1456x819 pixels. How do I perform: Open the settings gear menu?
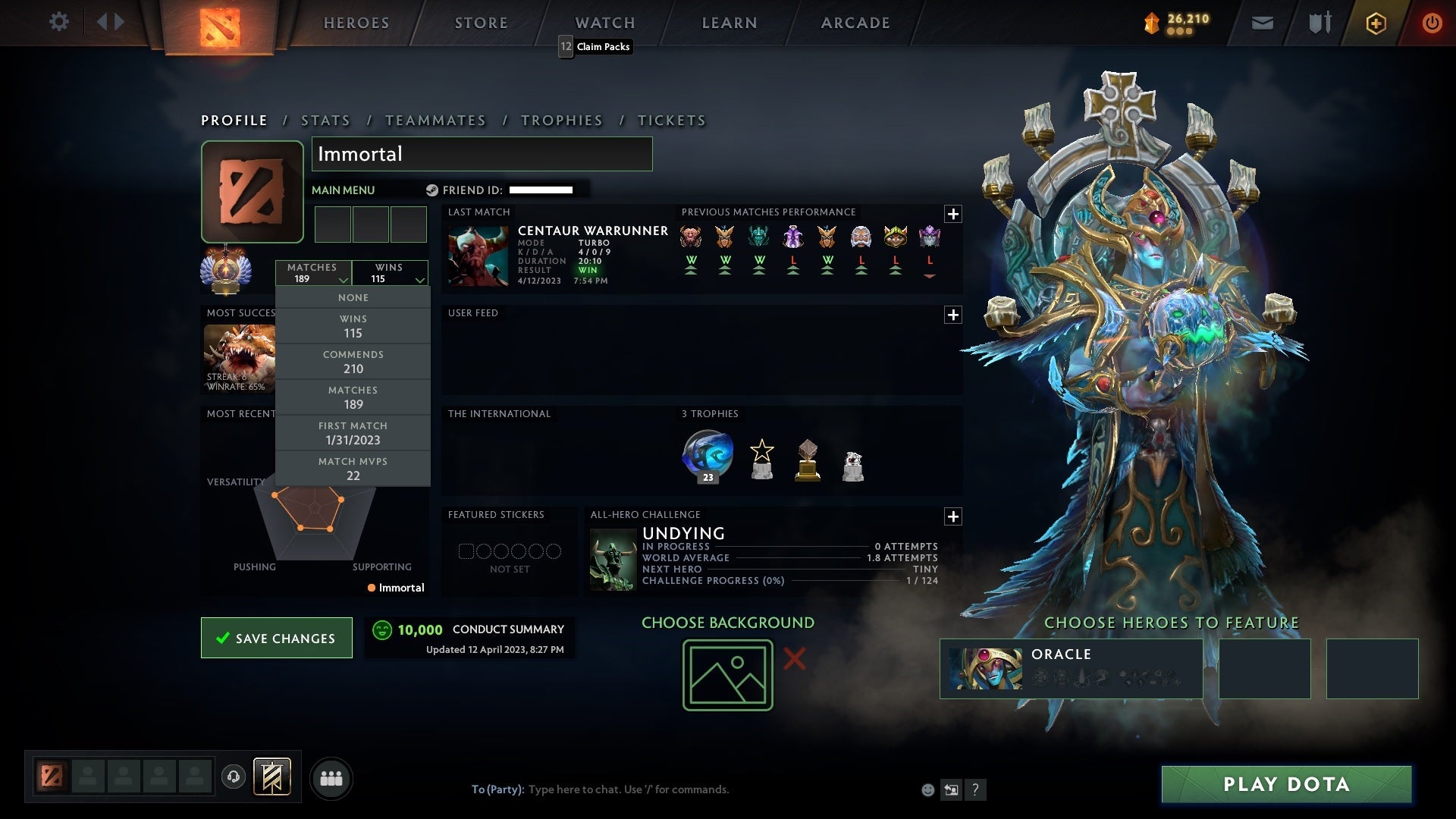(59, 22)
